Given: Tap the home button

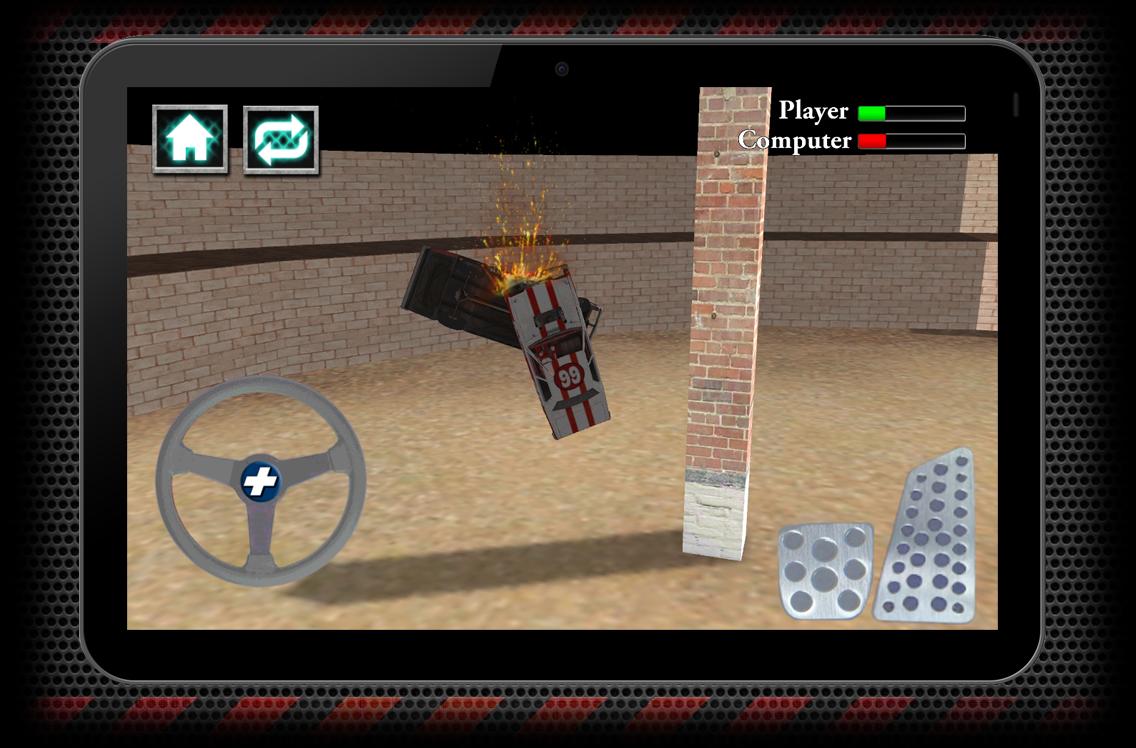Looking at the screenshot, I should 190,139.
